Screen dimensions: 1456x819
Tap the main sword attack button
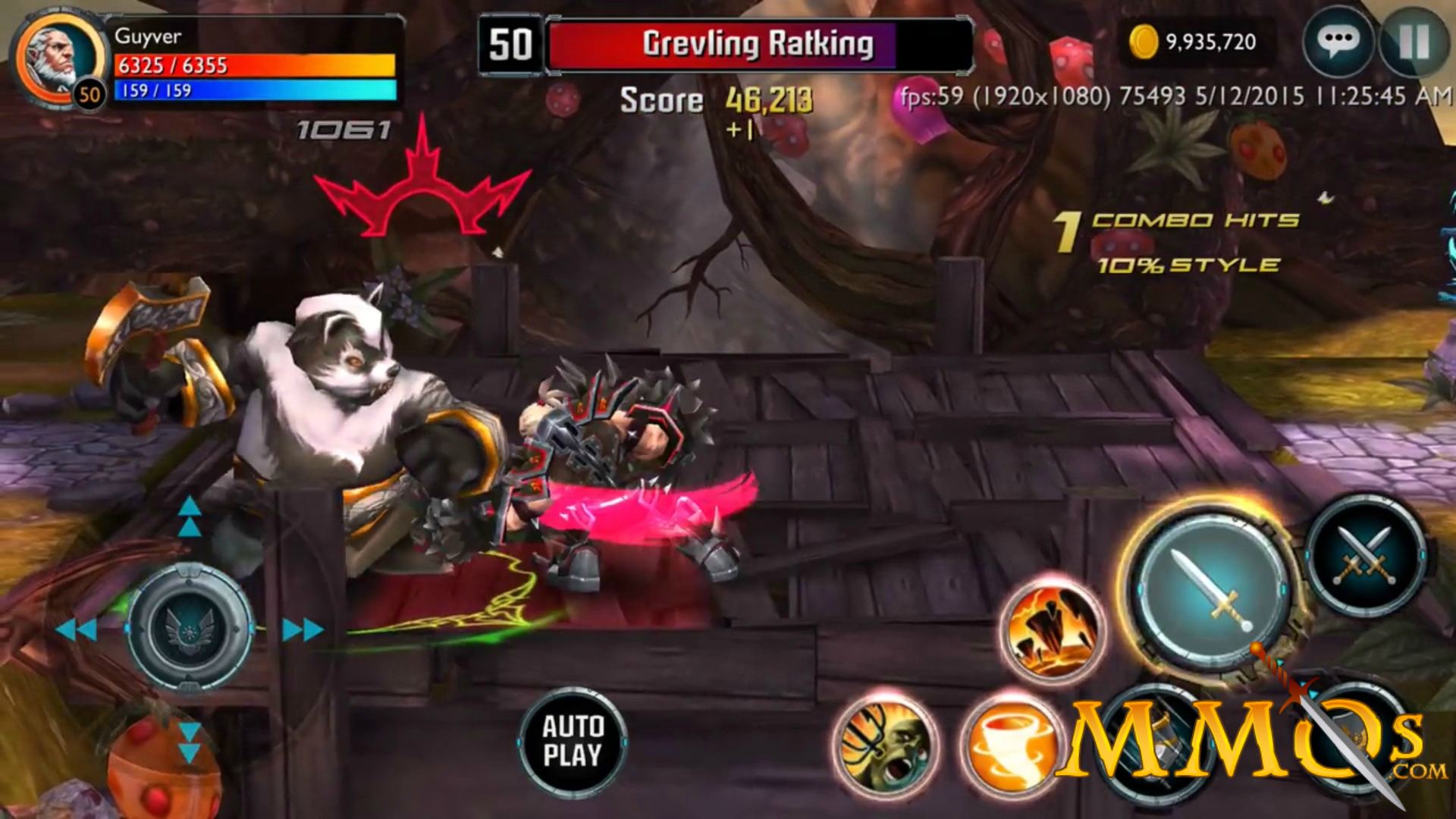pyautogui.click(x=1211, y=591)
